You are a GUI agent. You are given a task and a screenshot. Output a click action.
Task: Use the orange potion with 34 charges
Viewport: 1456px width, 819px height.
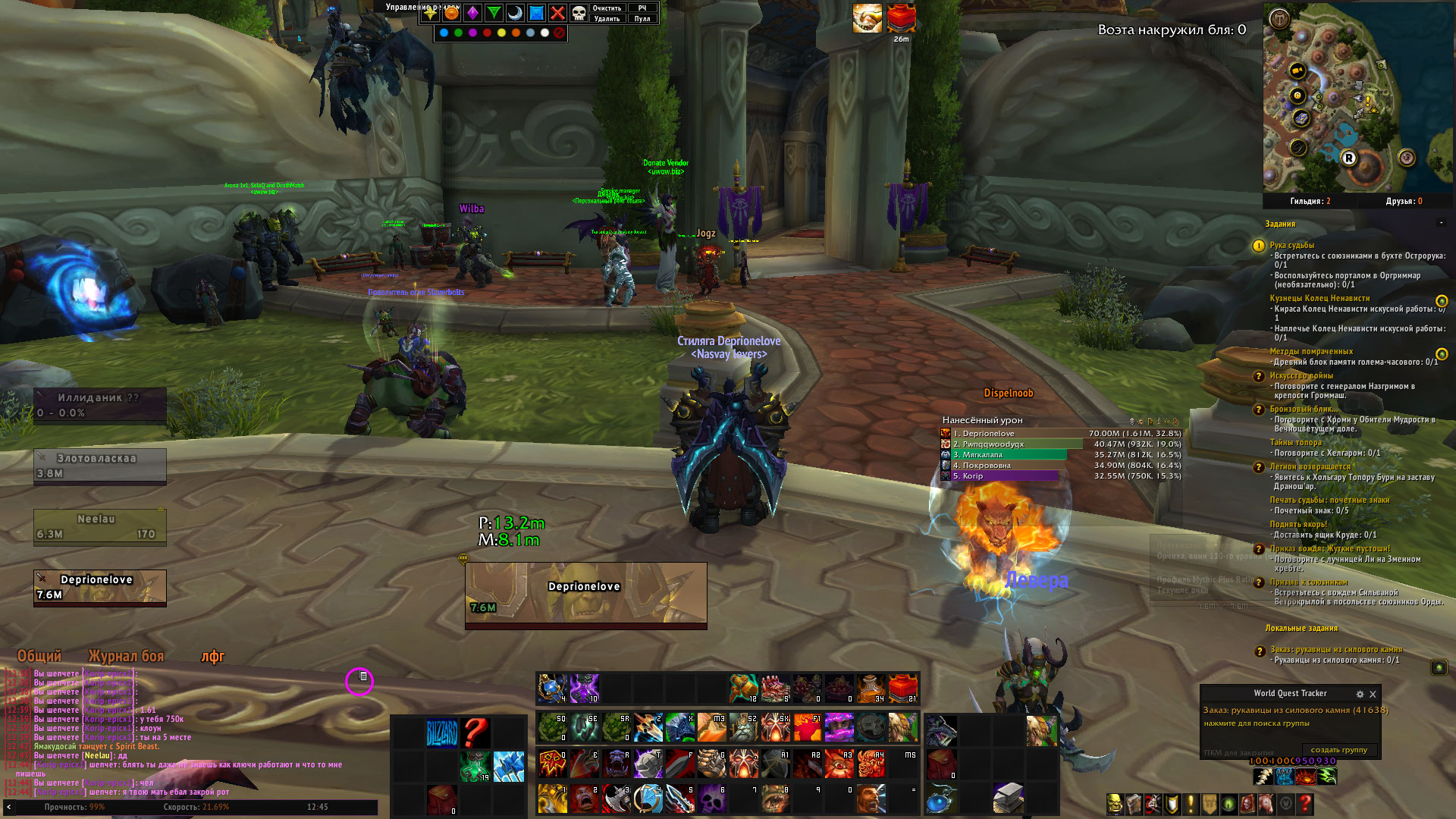(871, 688)
